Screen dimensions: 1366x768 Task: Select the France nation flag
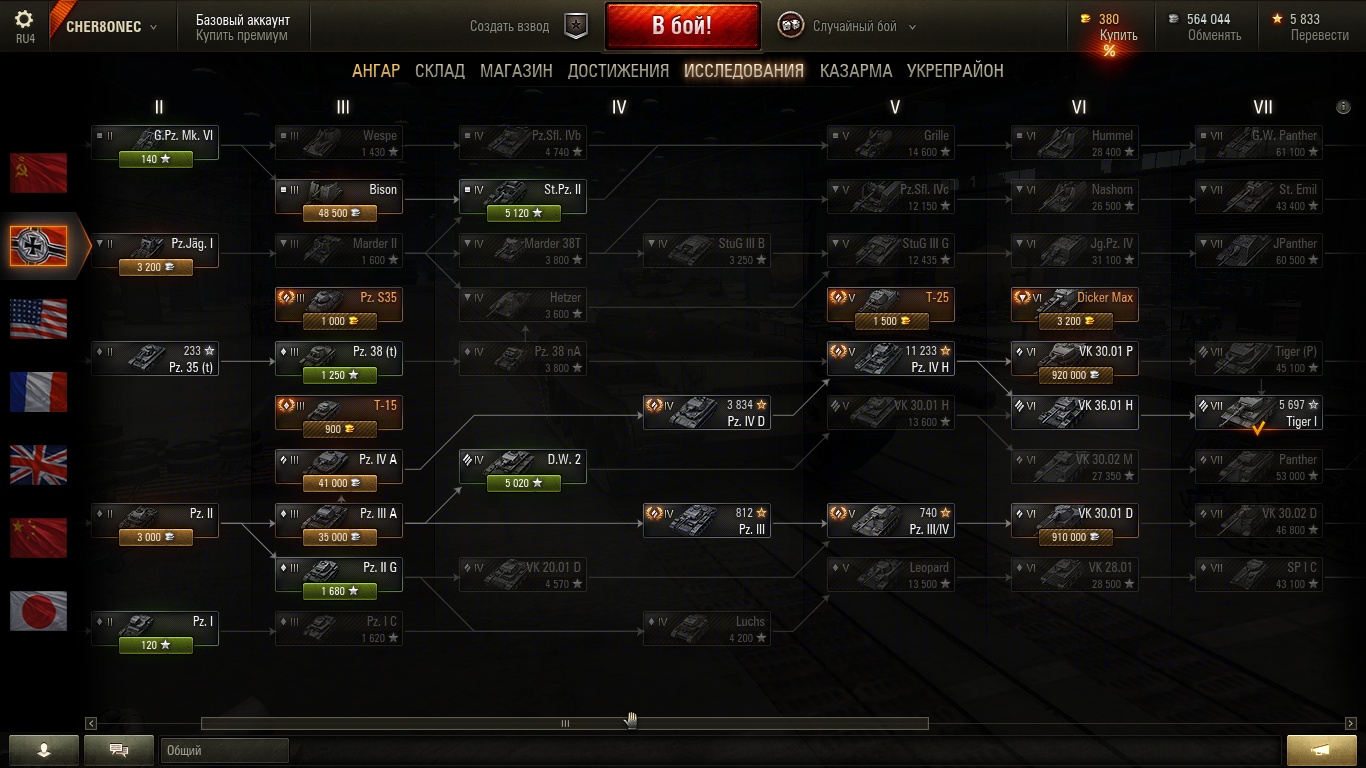[39, 392]
